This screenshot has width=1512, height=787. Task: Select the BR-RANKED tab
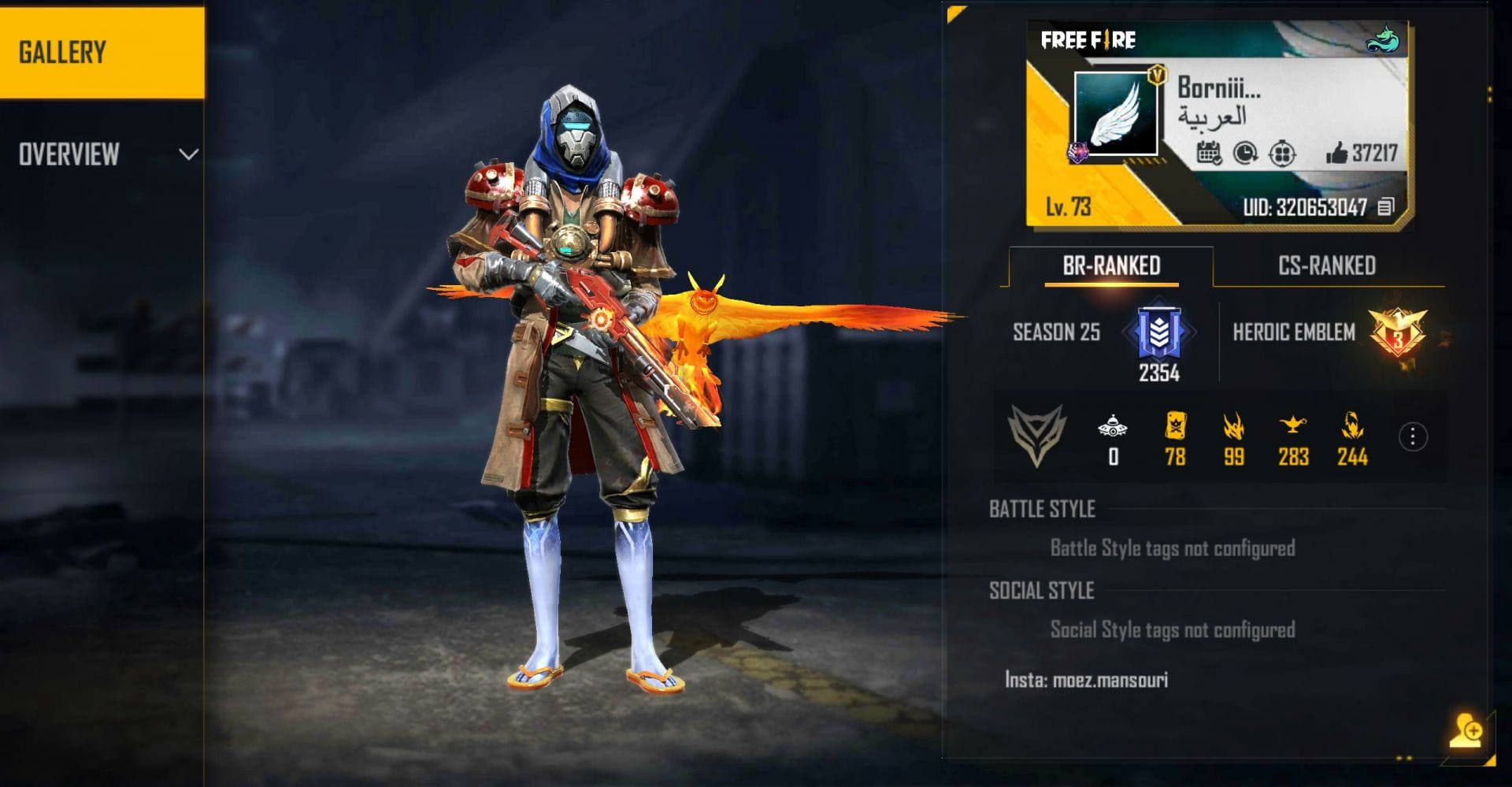click(x=1111, y=265)
